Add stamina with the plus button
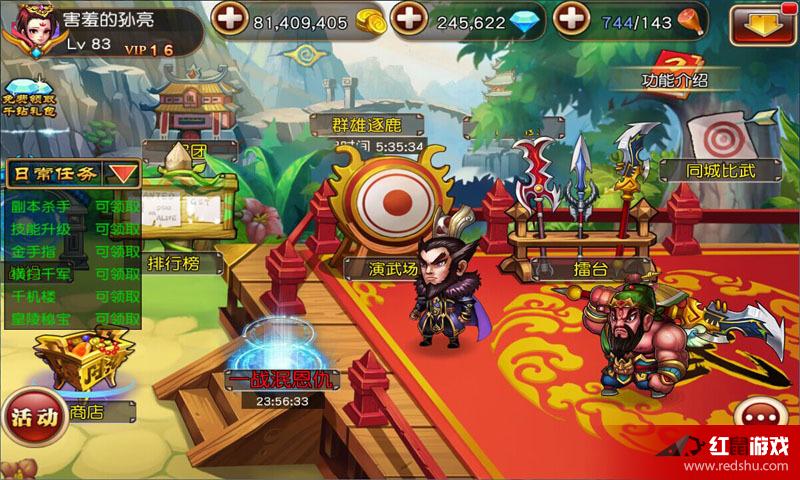This screenshot has width=800, height=480. pos(570,19)
